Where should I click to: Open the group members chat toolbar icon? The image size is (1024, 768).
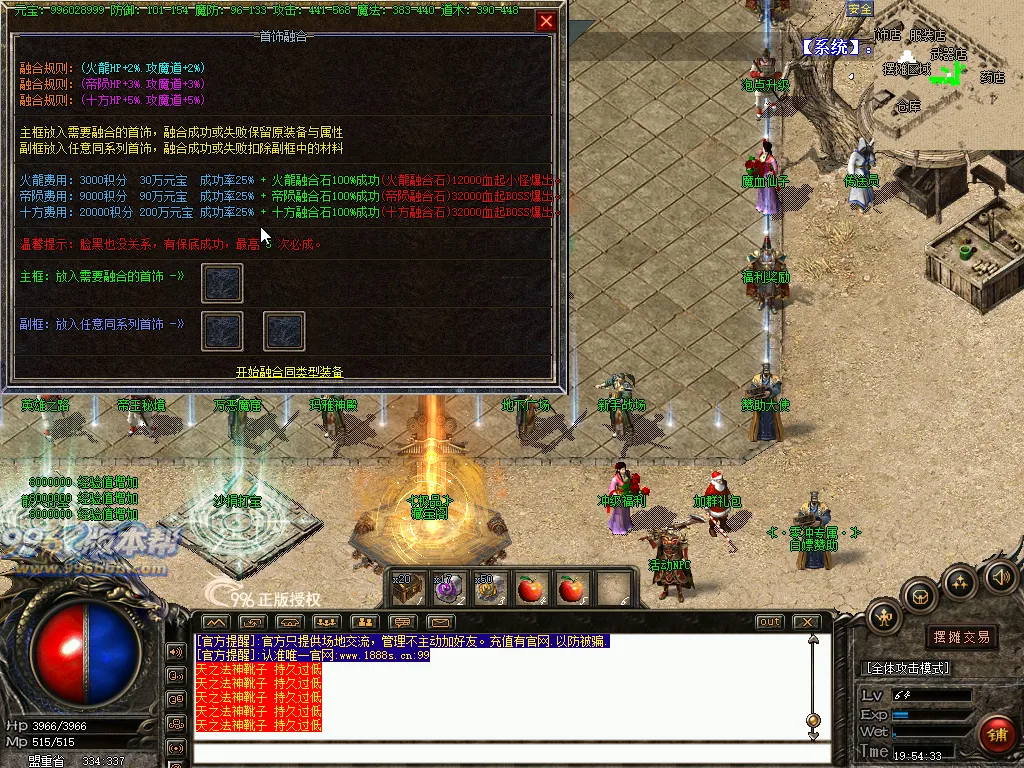point(365,622)
